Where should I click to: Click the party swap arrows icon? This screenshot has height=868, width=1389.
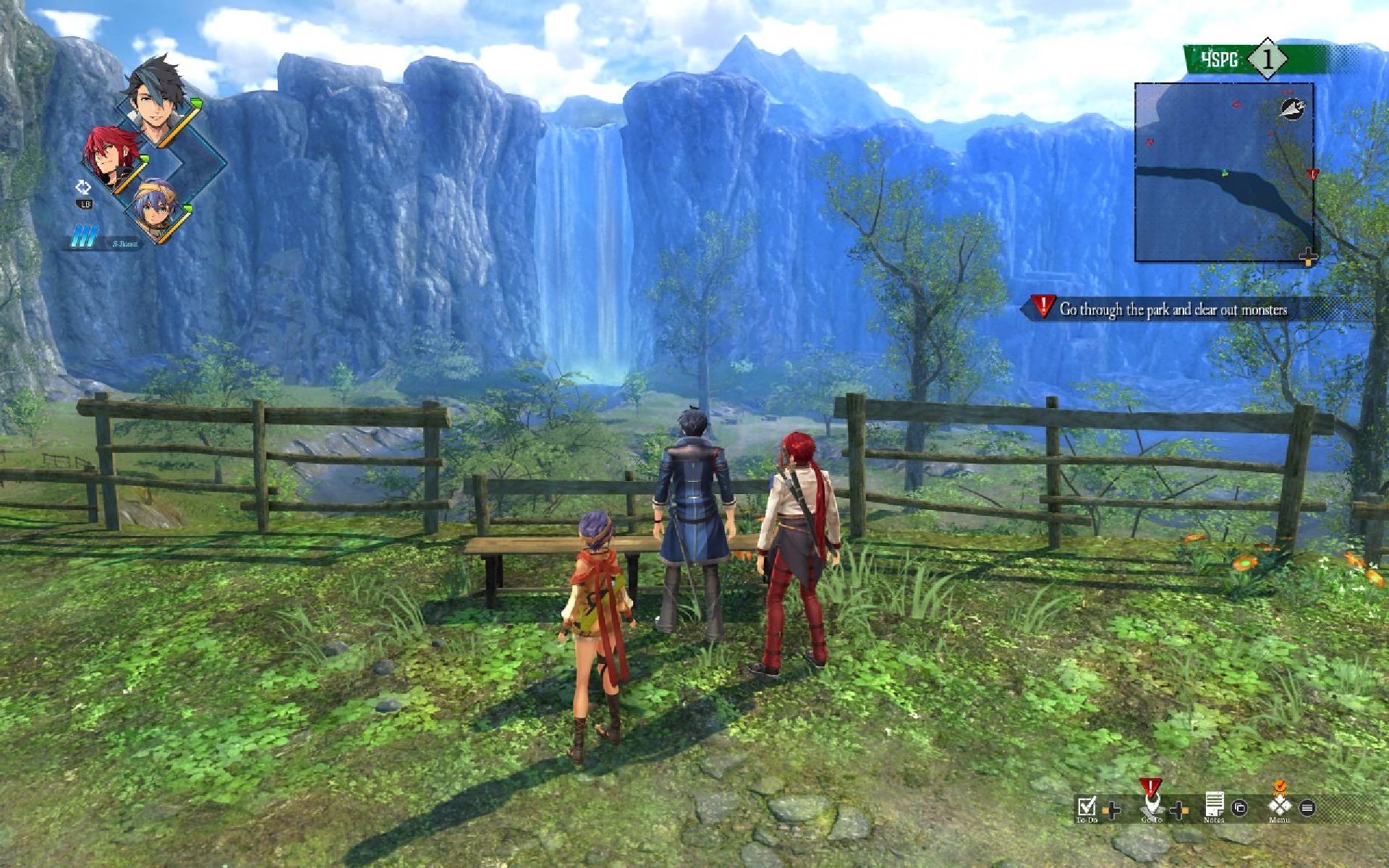coord(84,188)
